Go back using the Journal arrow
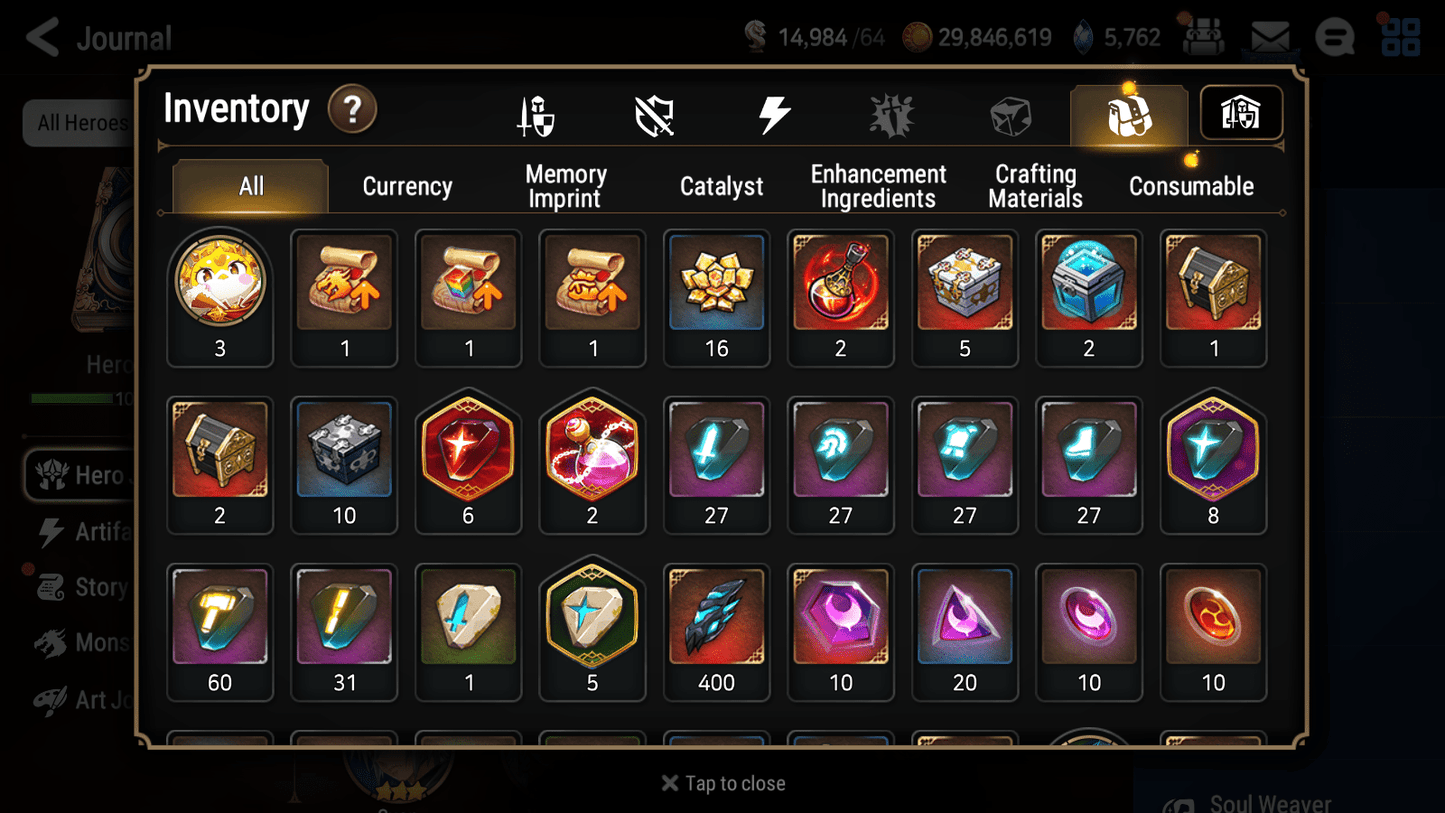Screen dimensions: 1445x813 click(41, 37)
